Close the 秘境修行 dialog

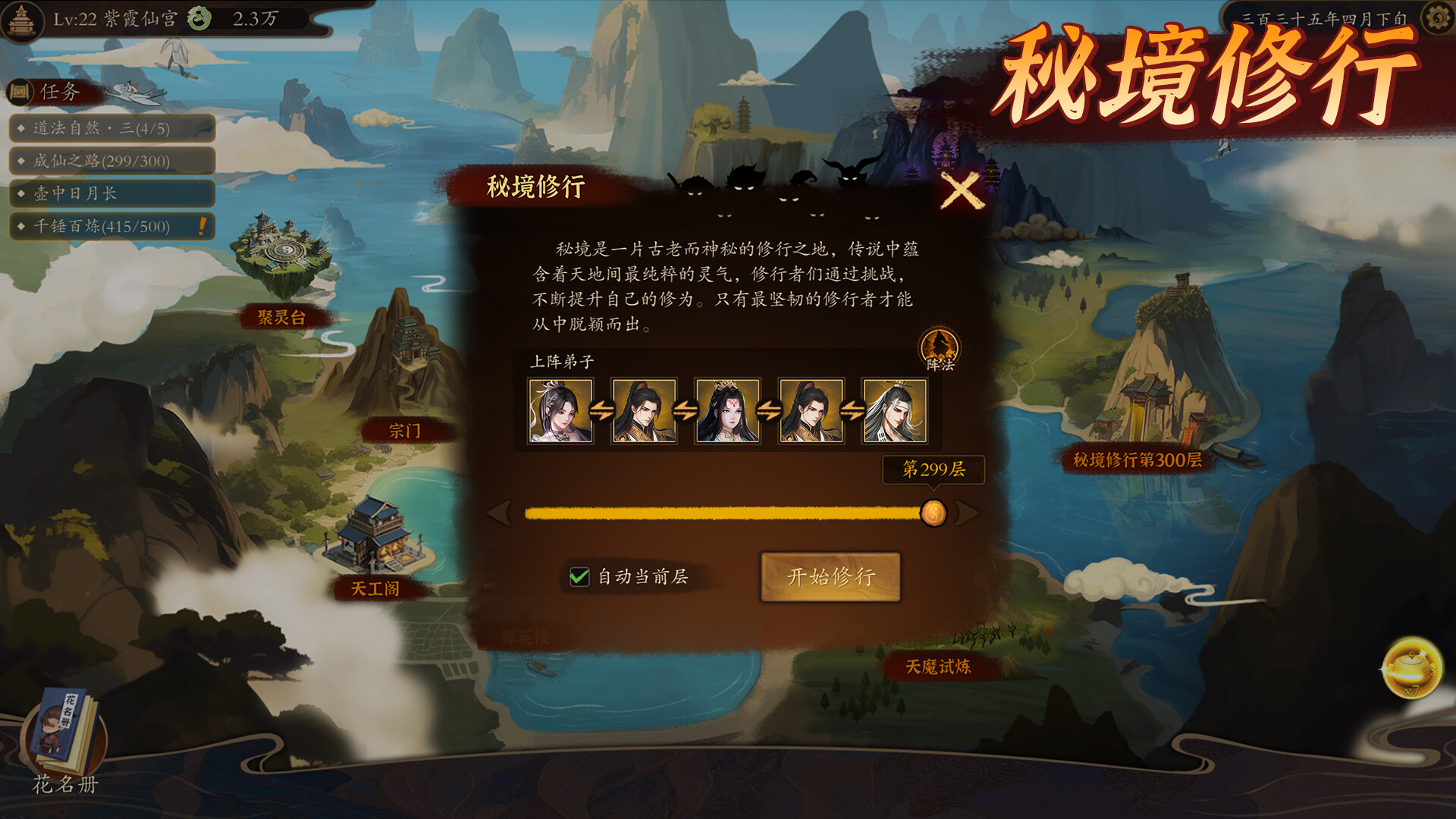coord(961,190)
